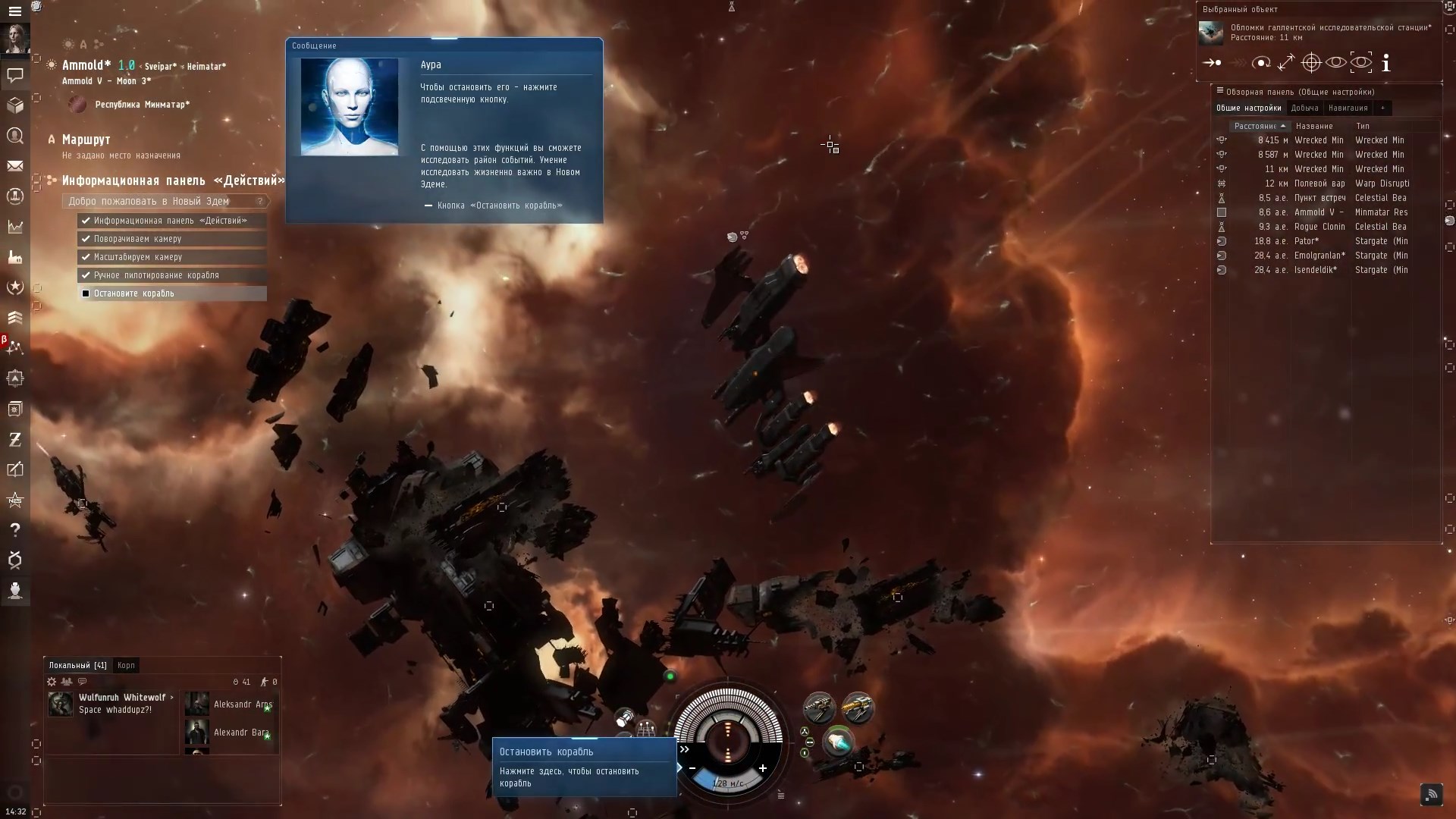Image resolution: width=1456 pixels, height=819 pixels.
Task: Add a new overview tab with the + button
Action: click(1383, 108)
